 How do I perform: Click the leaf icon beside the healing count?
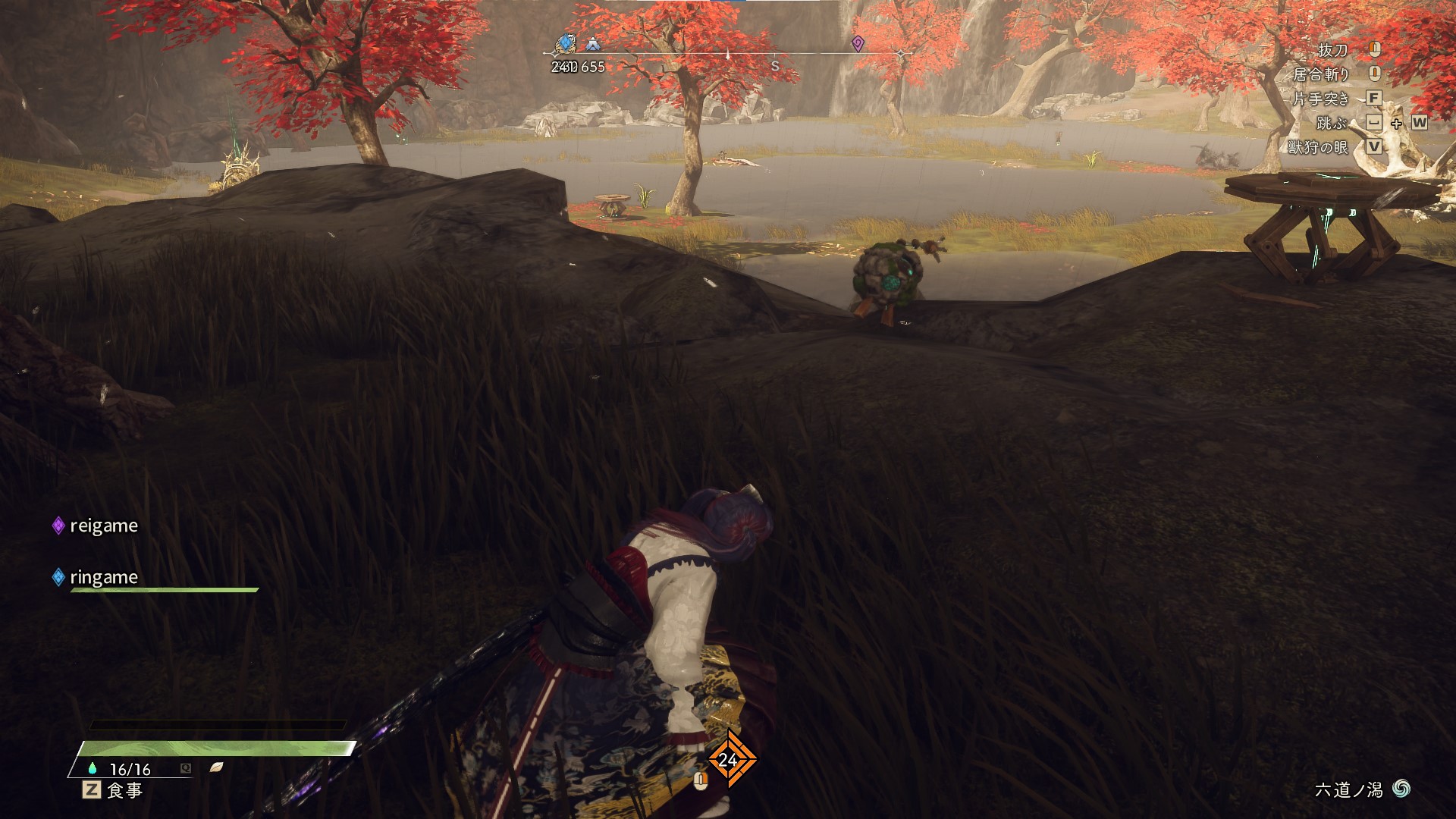pyautogui.click(x=216, y=767)
